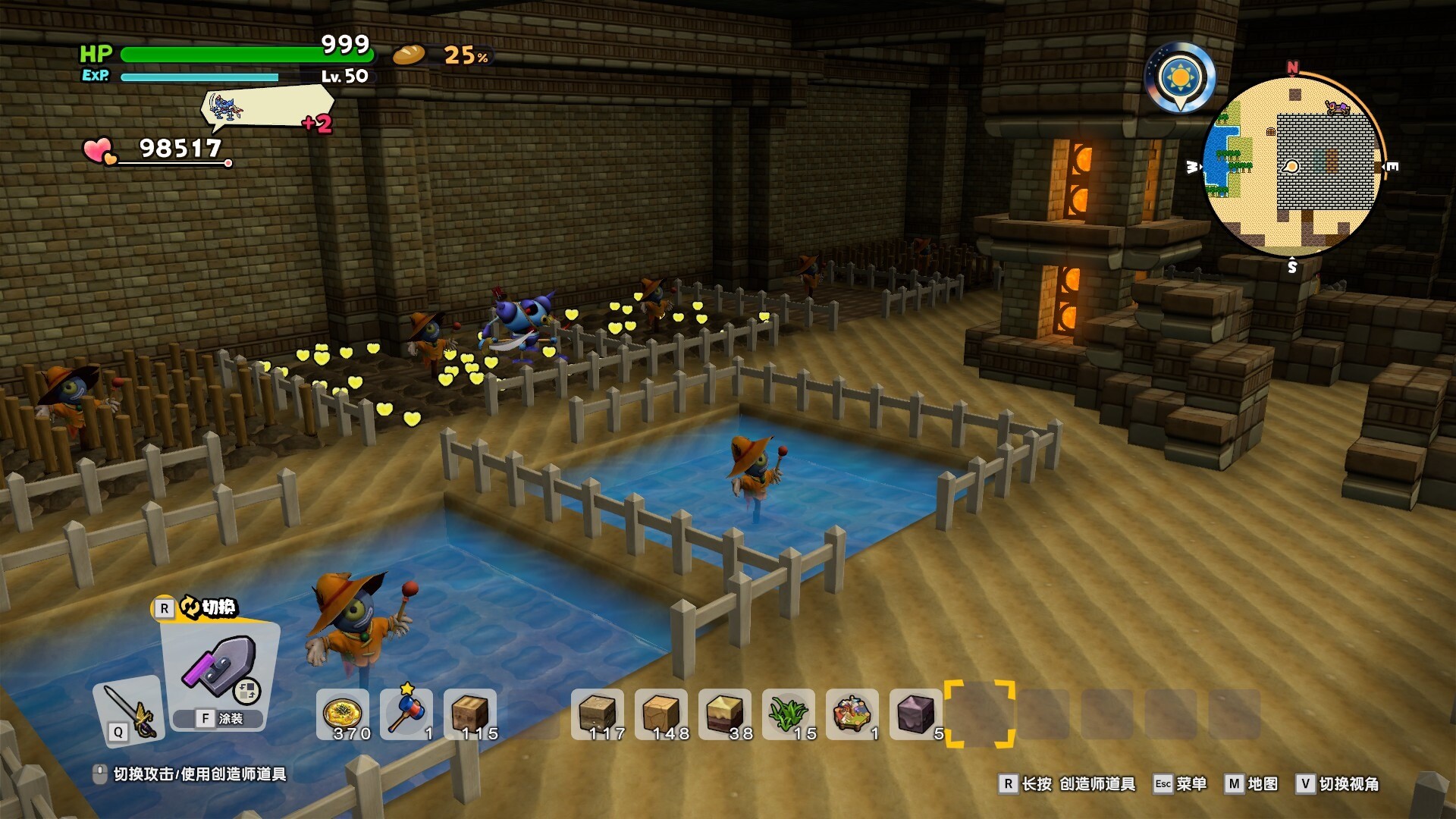Open the monster notification banner showing +2
Screen dimensions: 1456x819
[267, 108]
